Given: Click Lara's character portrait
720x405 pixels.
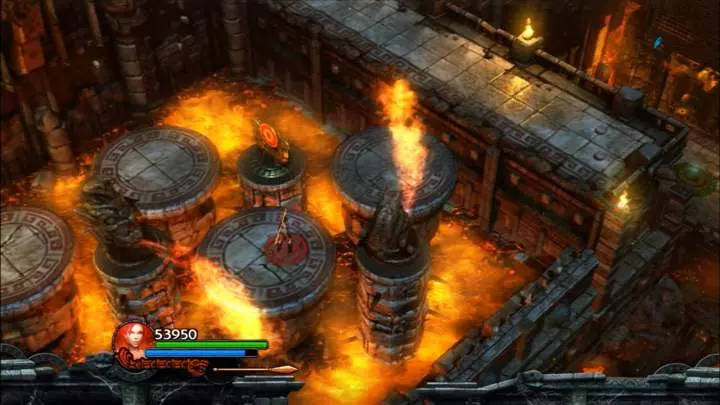Looking at the screenshot, I should click(131, 338).
